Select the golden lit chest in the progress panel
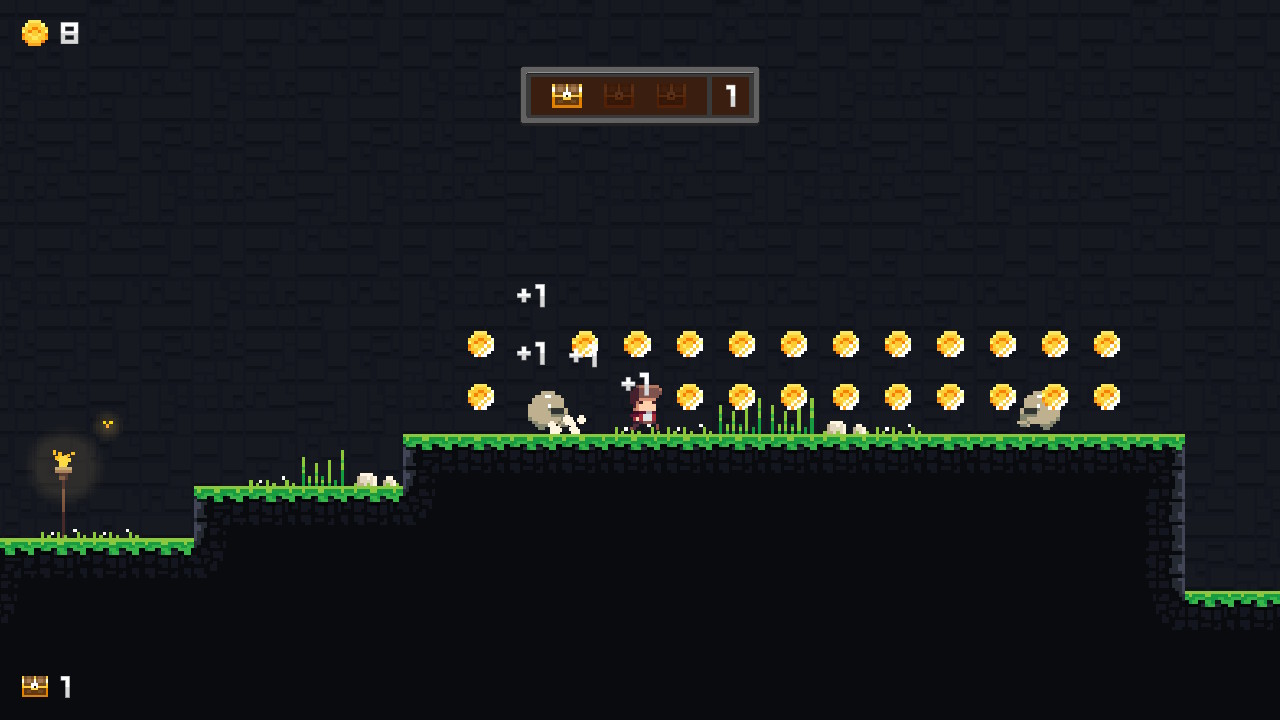 [566, 95]
